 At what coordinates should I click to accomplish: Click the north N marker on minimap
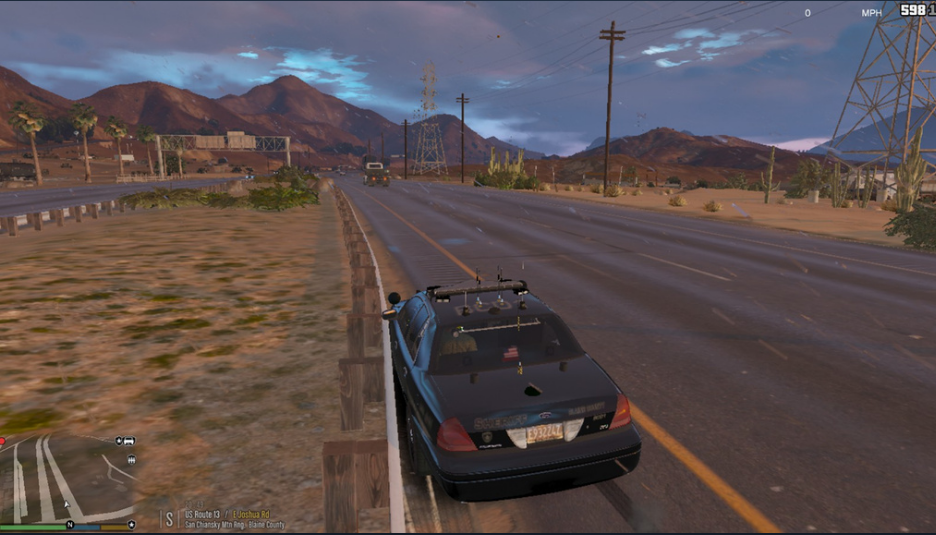pyautogui.click(x=70, y=525)
